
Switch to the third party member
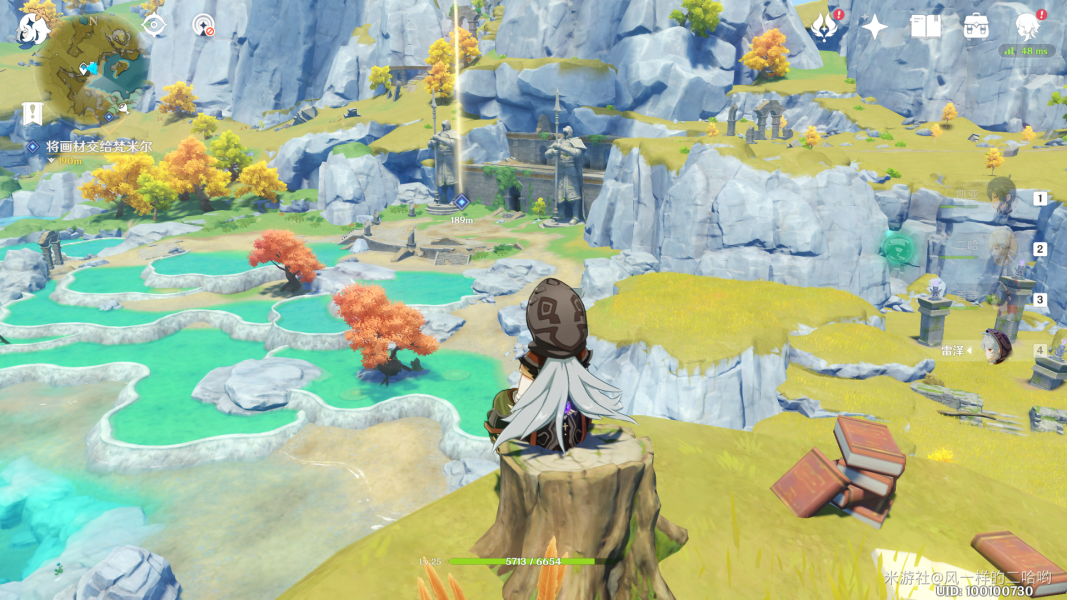coord(1000,299)
